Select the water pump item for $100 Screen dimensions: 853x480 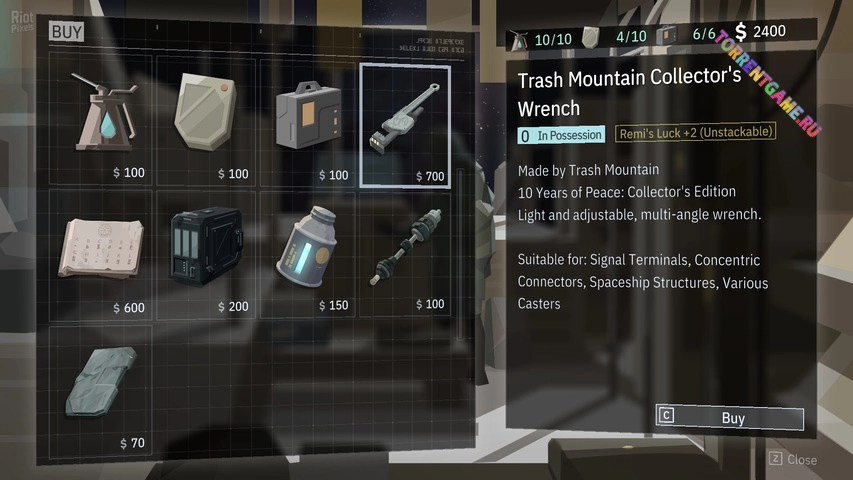[x=101, y=120]
